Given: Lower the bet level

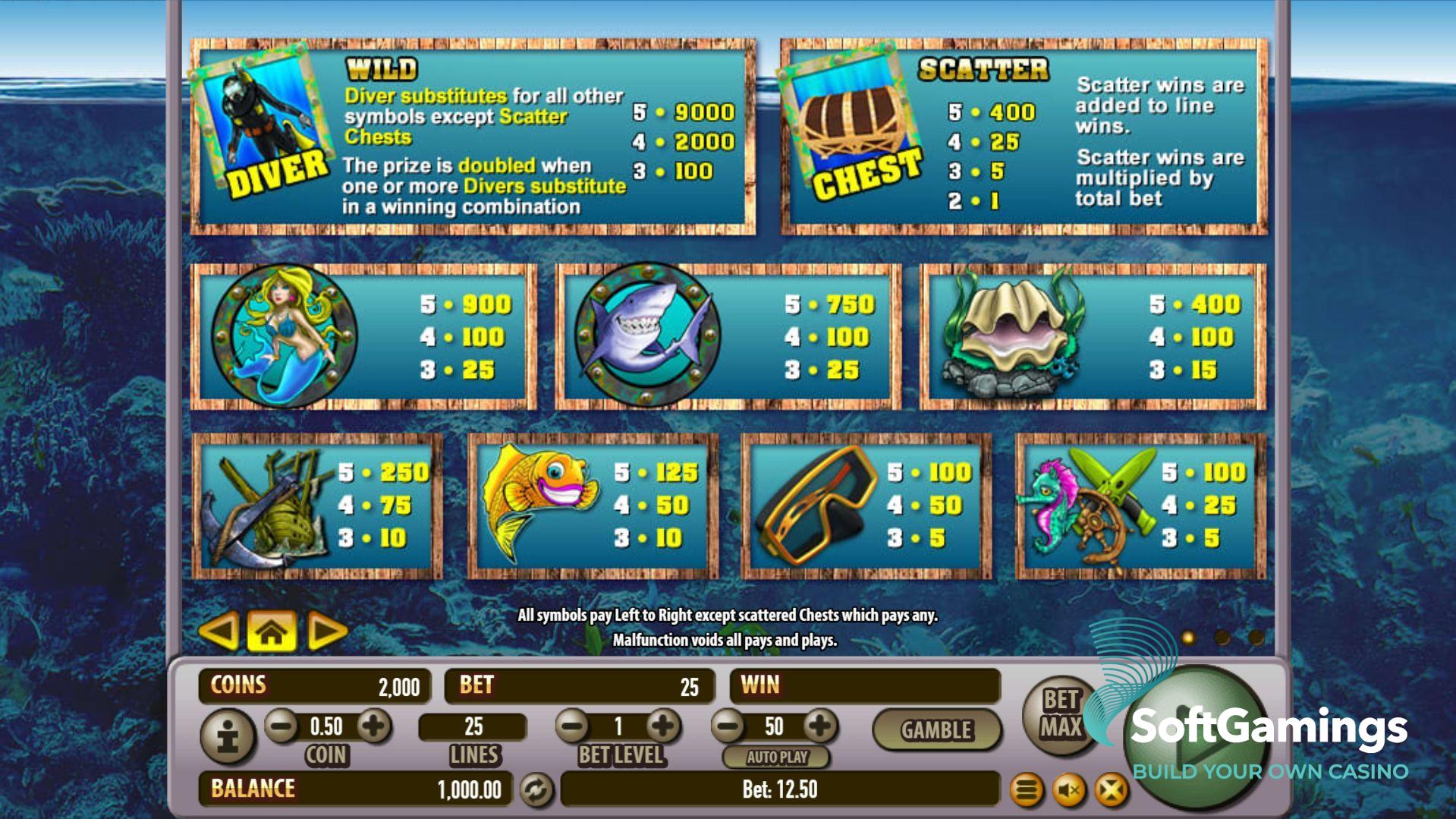Looking at the screenshot, I should click(573, 726).
